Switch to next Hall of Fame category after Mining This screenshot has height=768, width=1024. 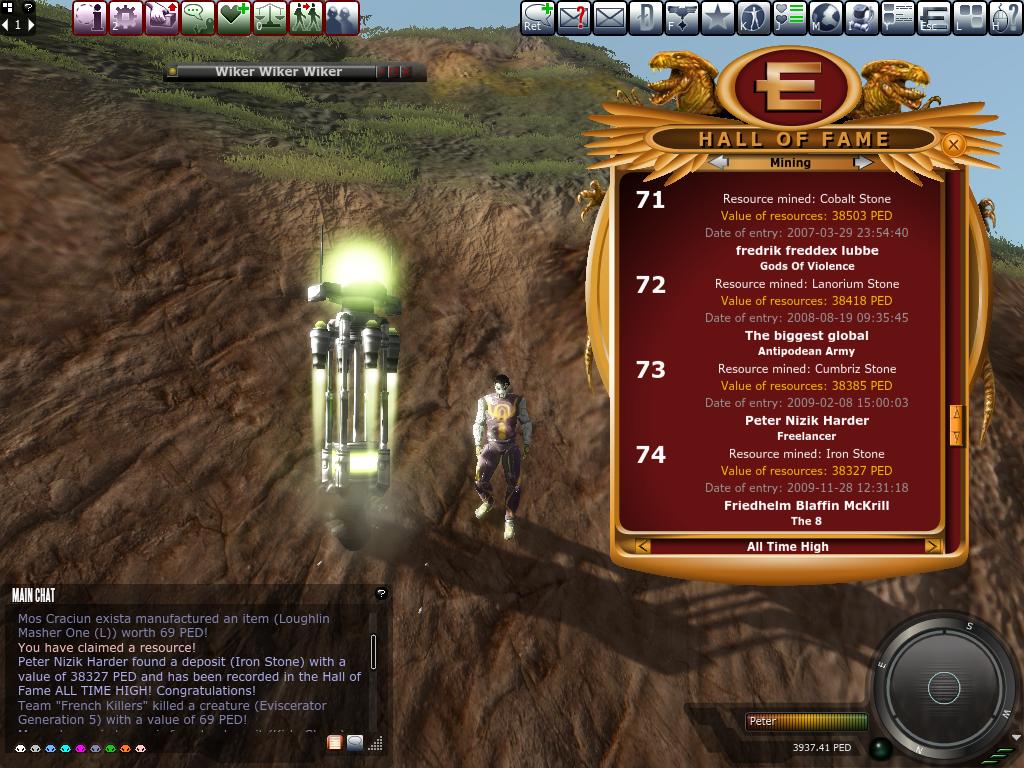[862, 162]
